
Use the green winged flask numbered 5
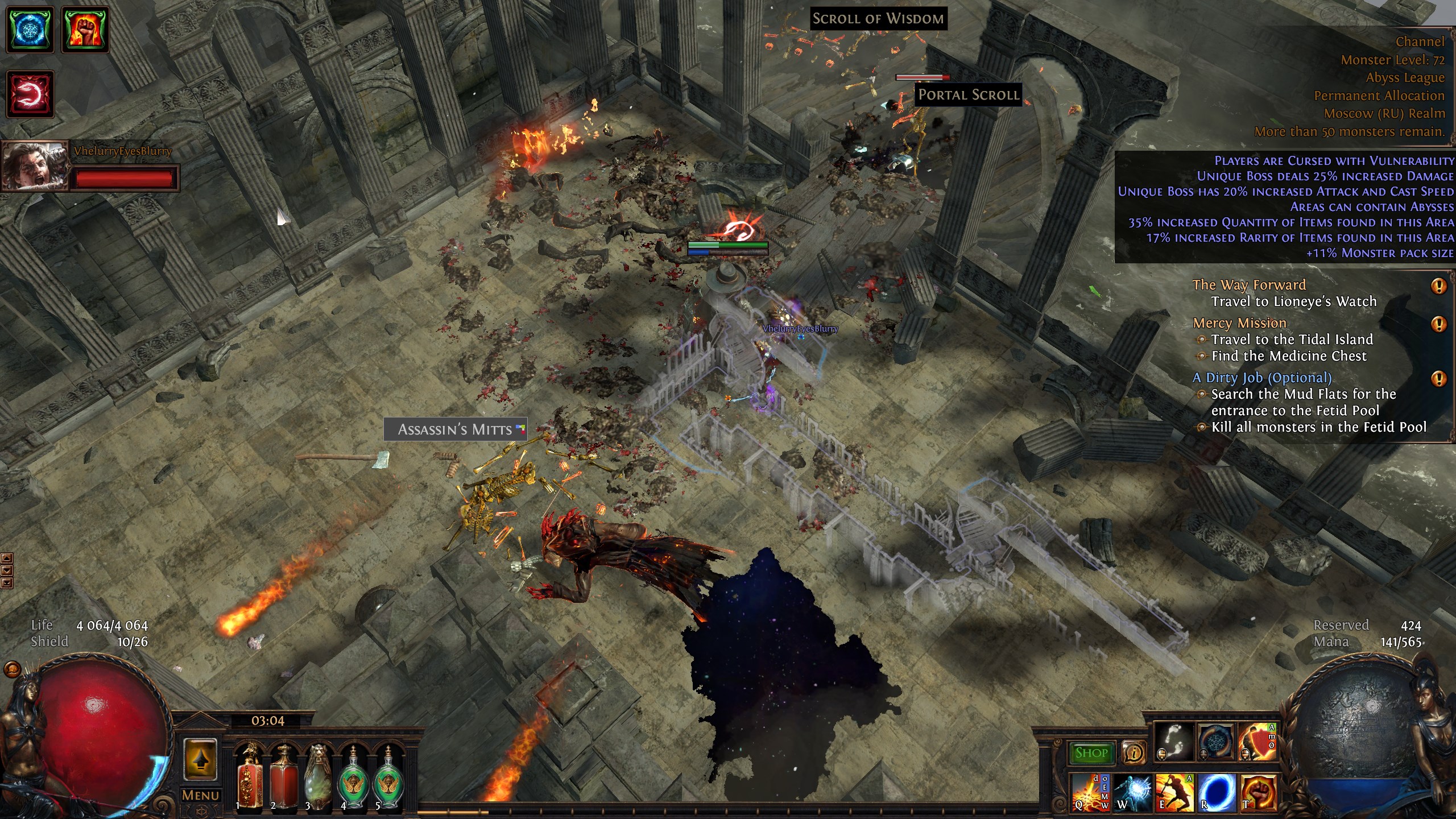pos(388,778)
